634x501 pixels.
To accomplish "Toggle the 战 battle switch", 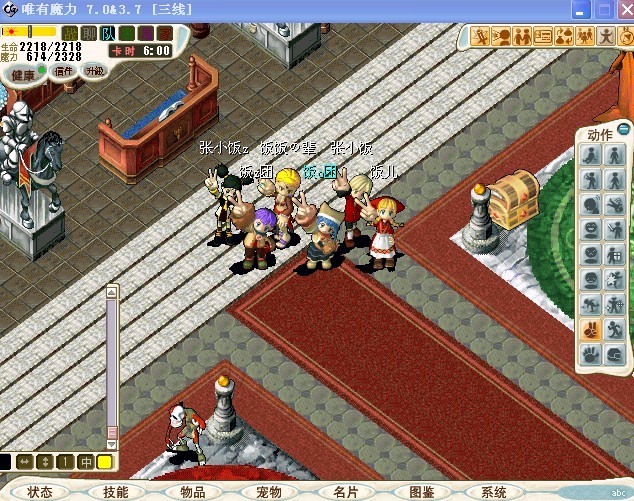I will pyautogui.click(x=70, y=33).
